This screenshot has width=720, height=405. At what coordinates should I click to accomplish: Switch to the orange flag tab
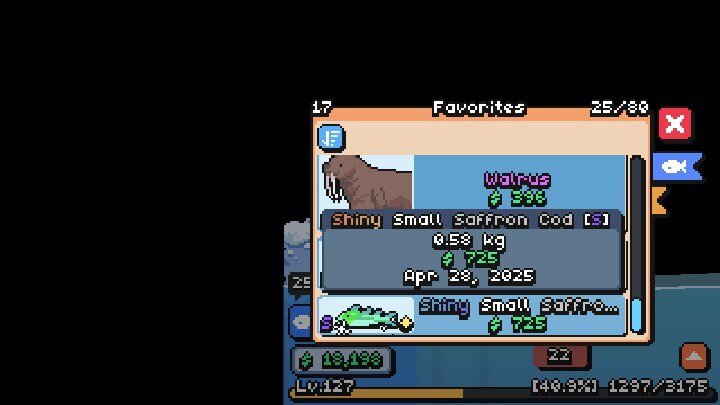click(x=659, y=200)
